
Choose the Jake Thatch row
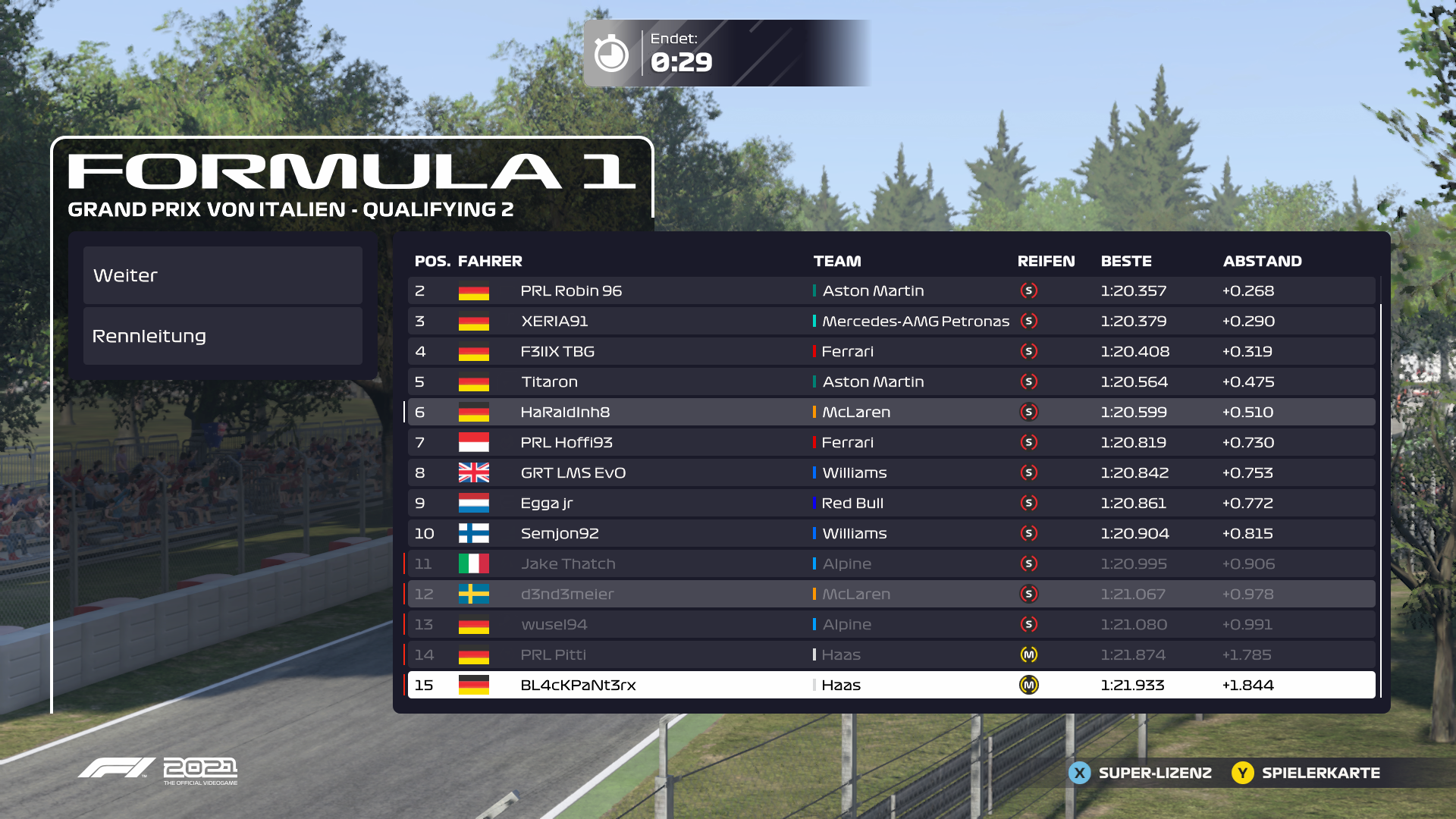coord(891,564)
